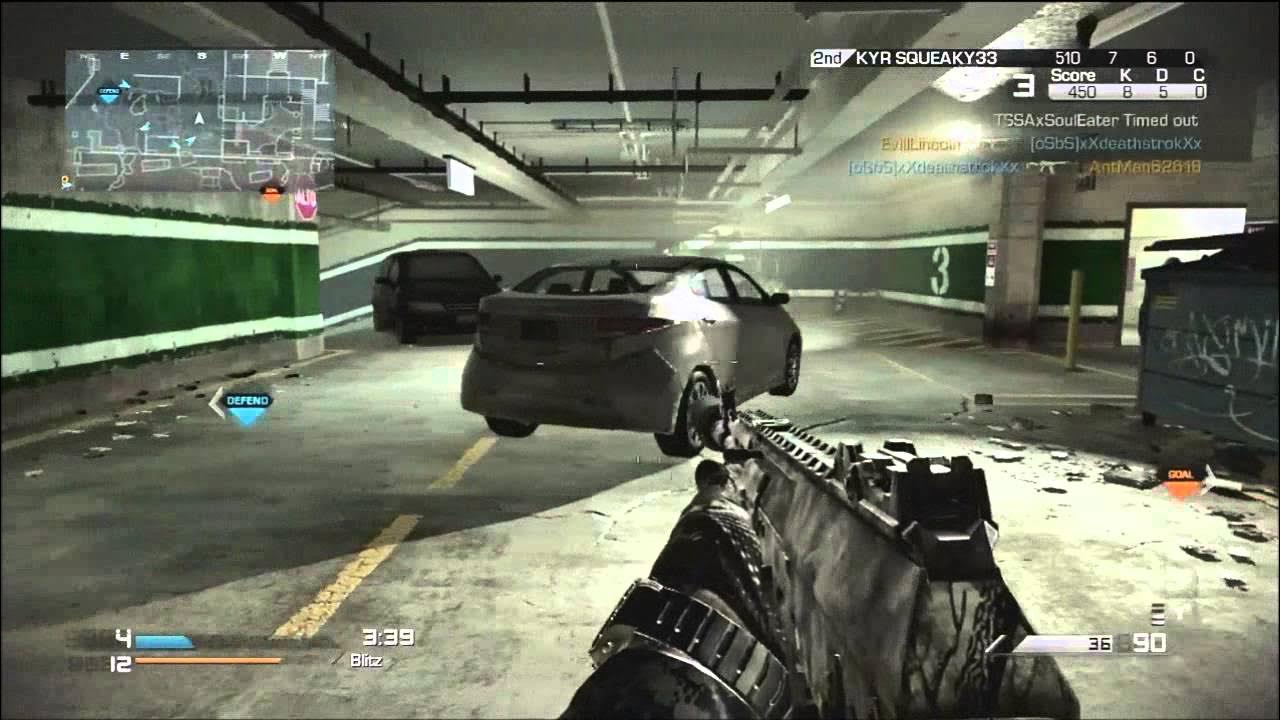Select the orange GOAL objective marker
The height and width of the screenshot is (720, 1280).
click(1181, 478)
